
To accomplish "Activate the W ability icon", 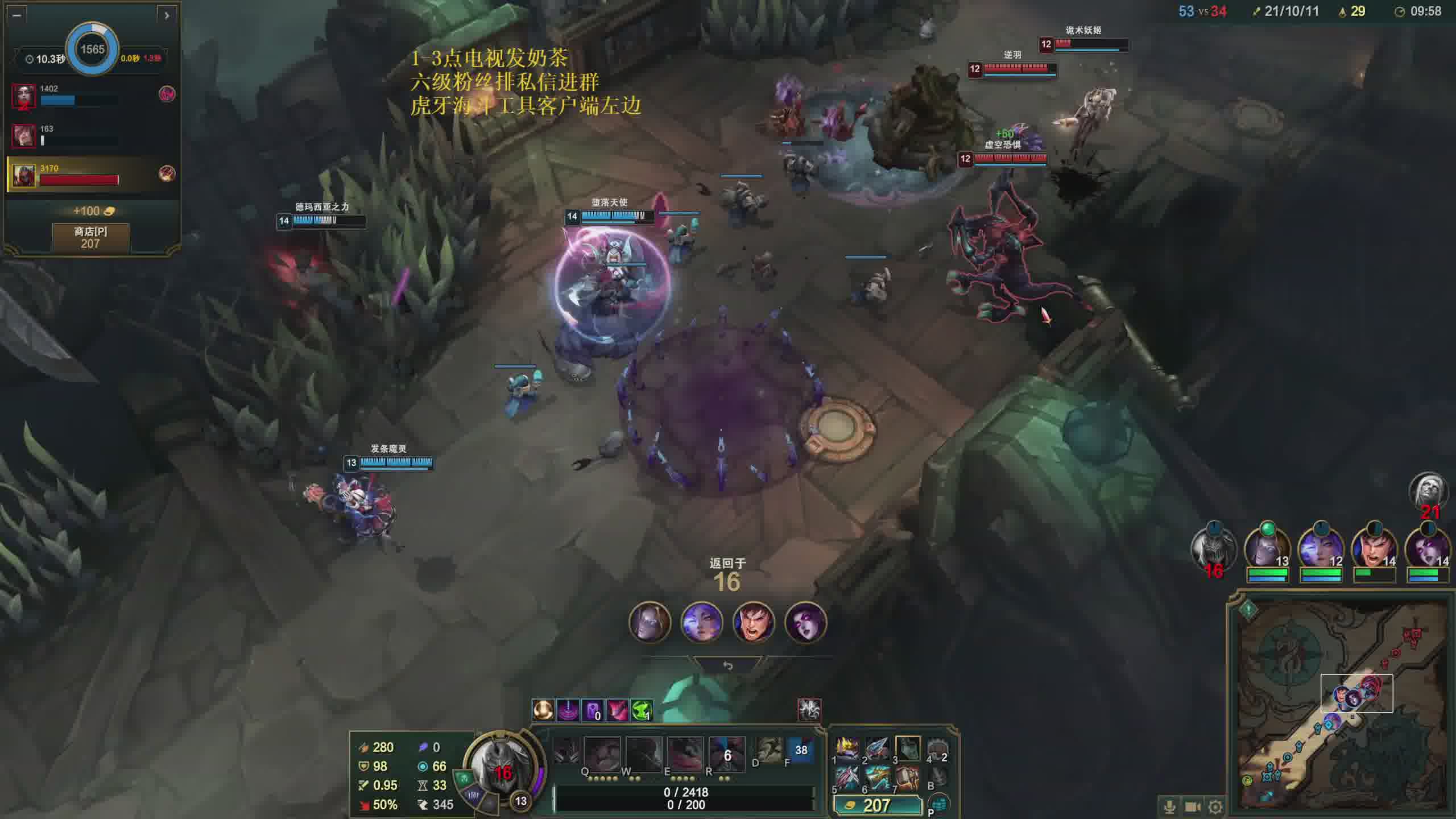I will coord(643,754).
